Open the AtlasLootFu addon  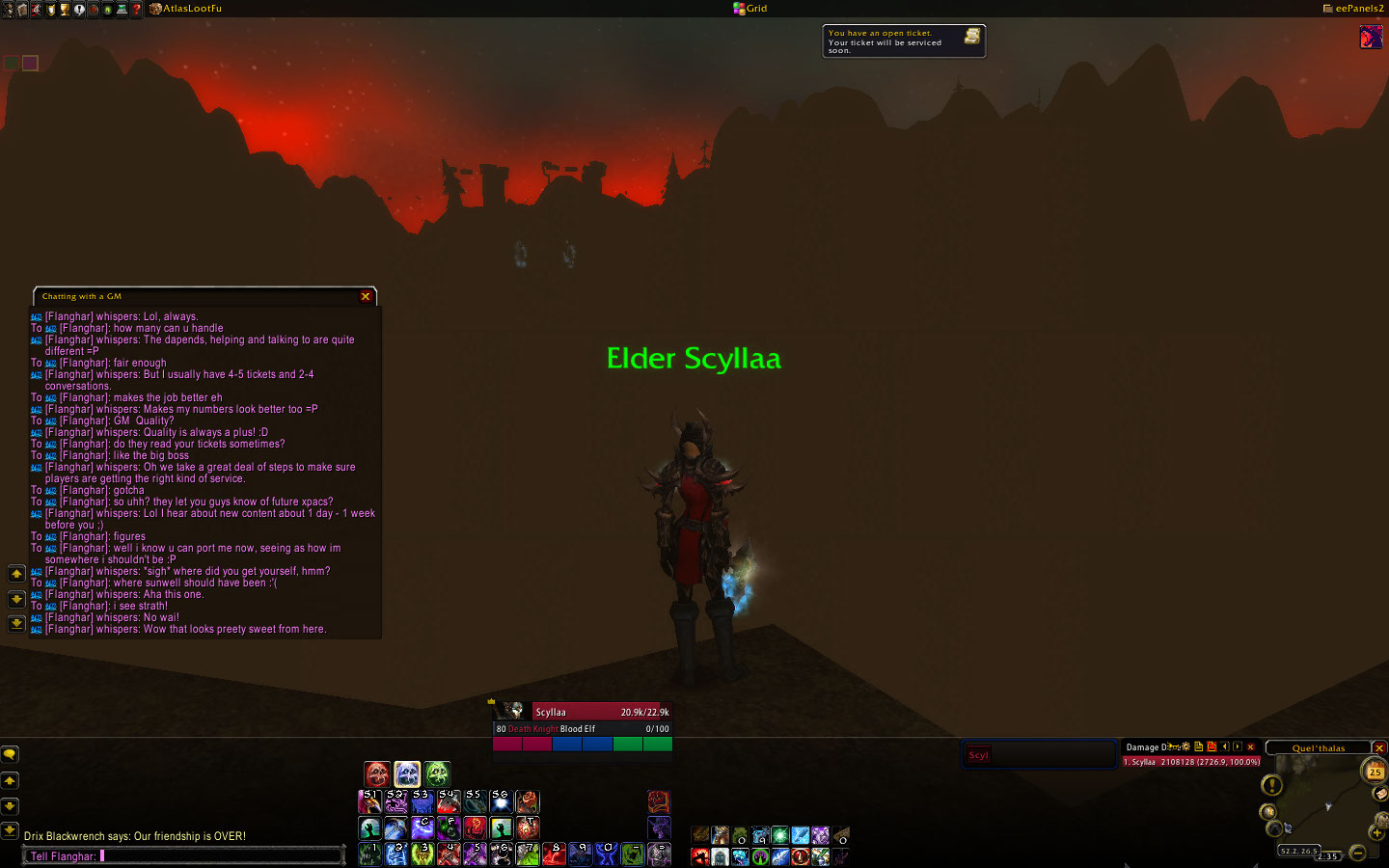pos(185,9)
